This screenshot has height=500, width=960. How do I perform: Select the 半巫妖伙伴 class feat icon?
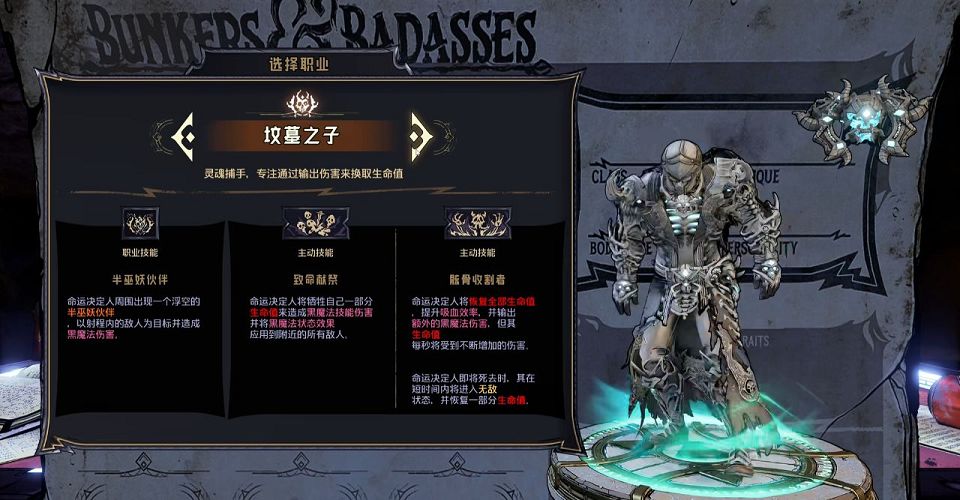tap(140, 223)
